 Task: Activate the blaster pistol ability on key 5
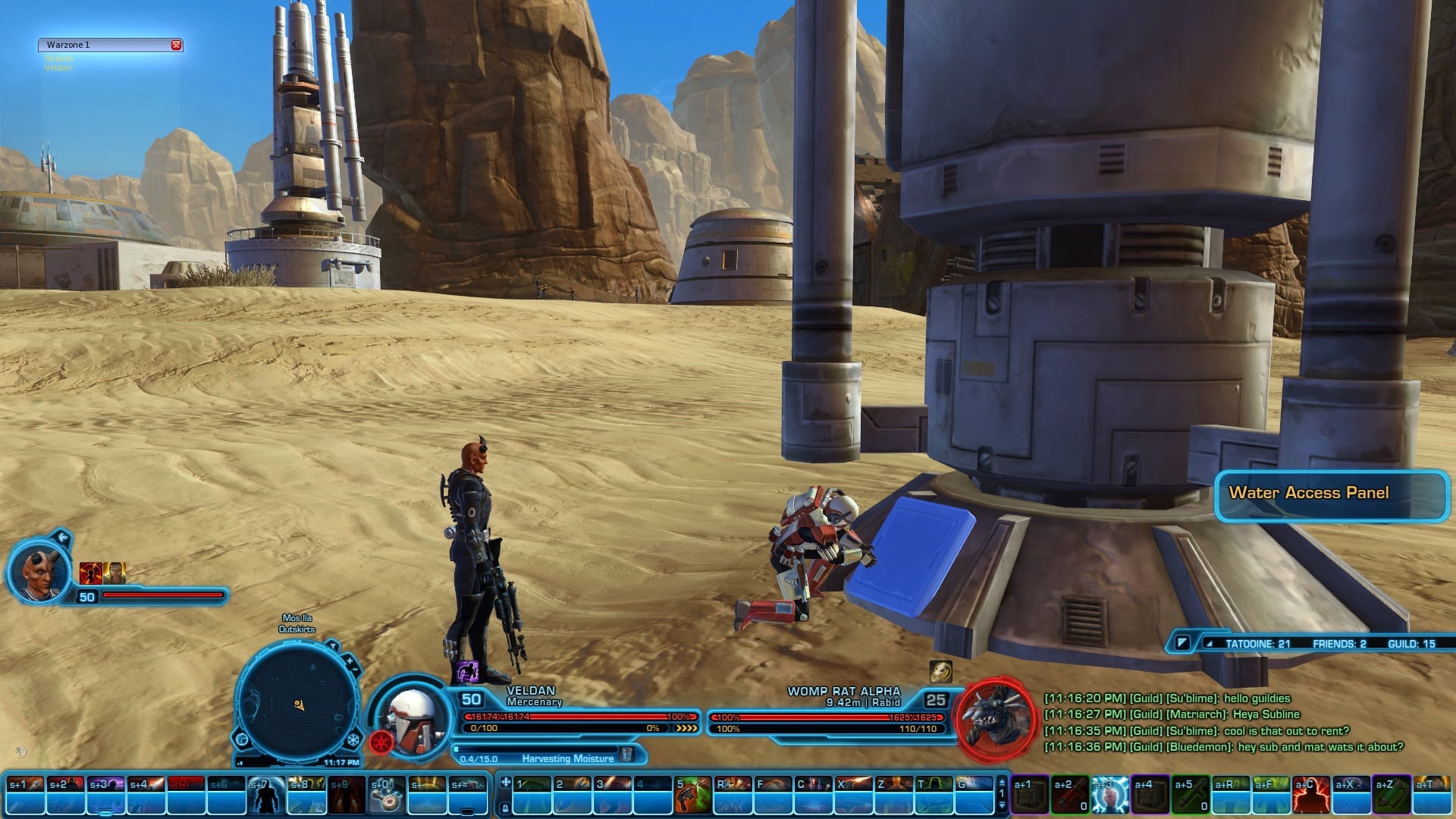(x=692, y=794)
